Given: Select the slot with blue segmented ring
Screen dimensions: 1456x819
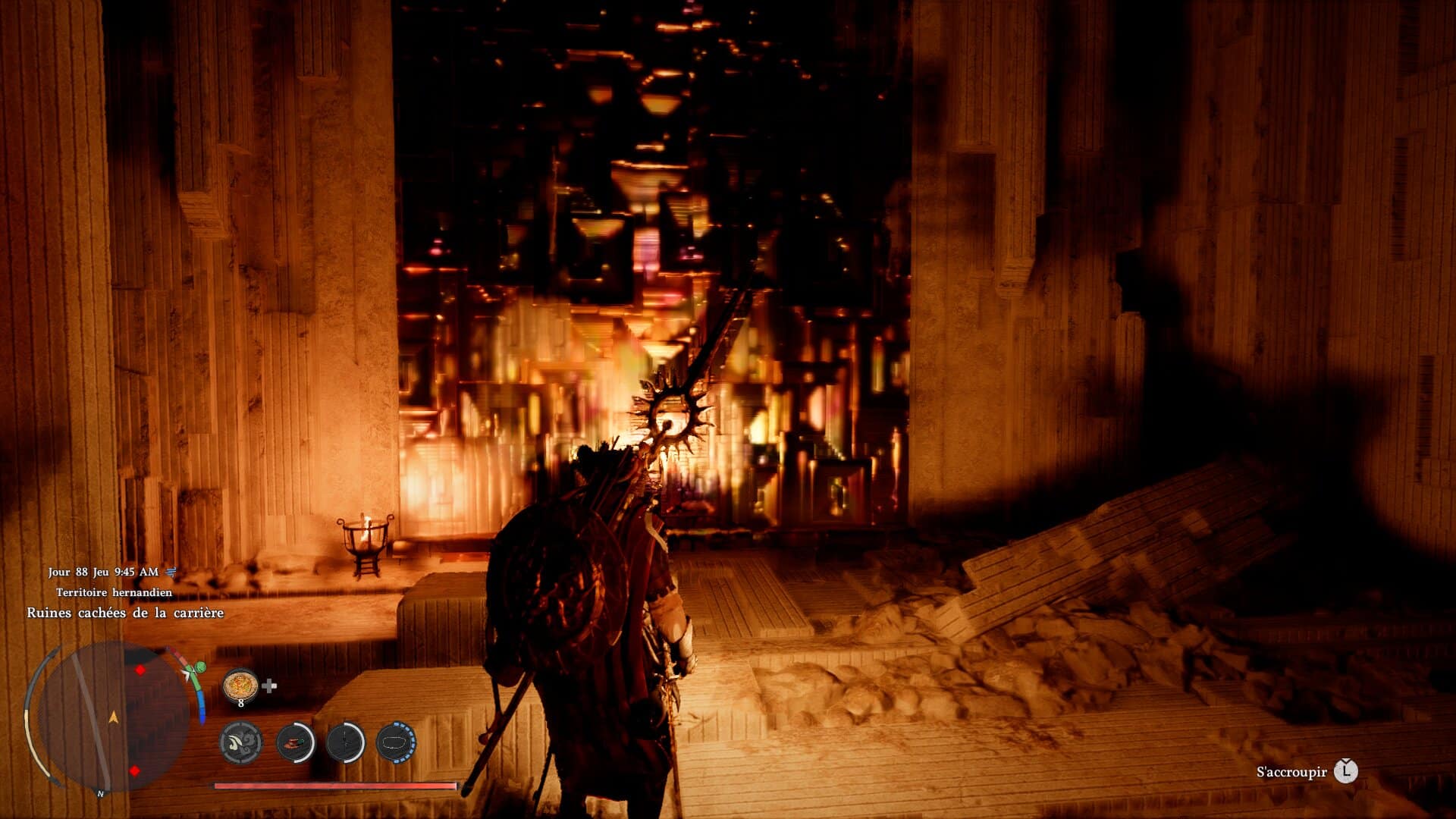Looking at the screenshot, I should click(396, 742).
